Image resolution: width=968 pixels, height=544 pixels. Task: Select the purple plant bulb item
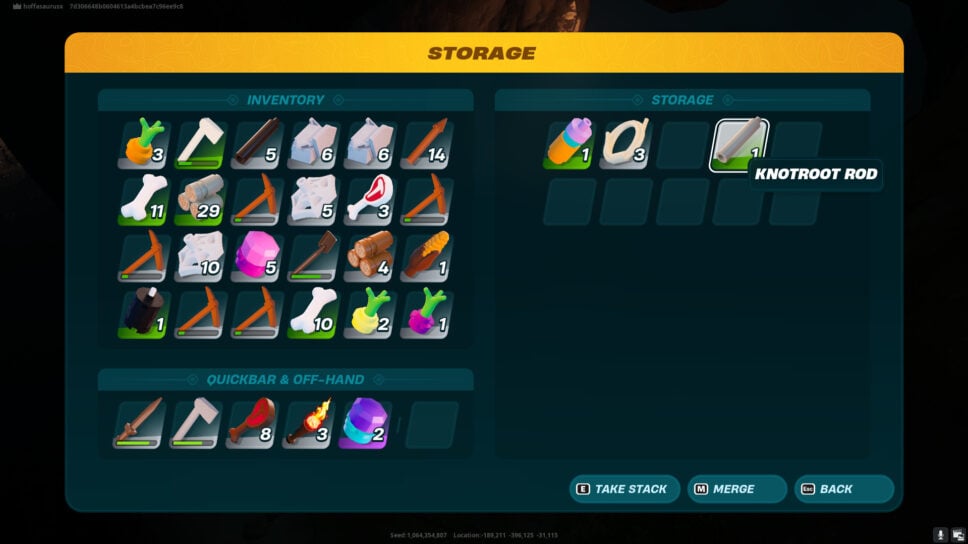coord(426,314)
